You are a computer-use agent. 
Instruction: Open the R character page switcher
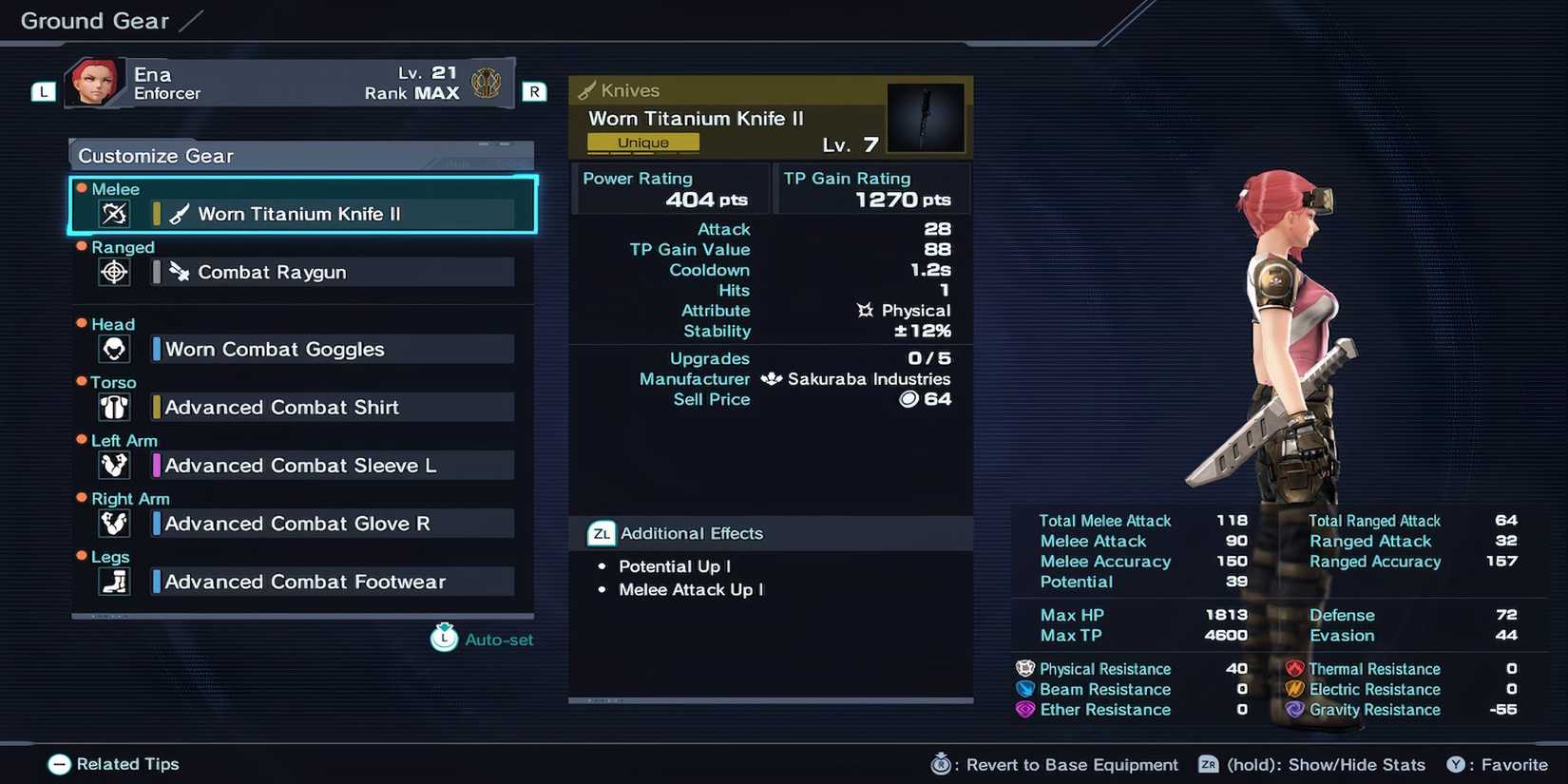[x=534, y=91]
